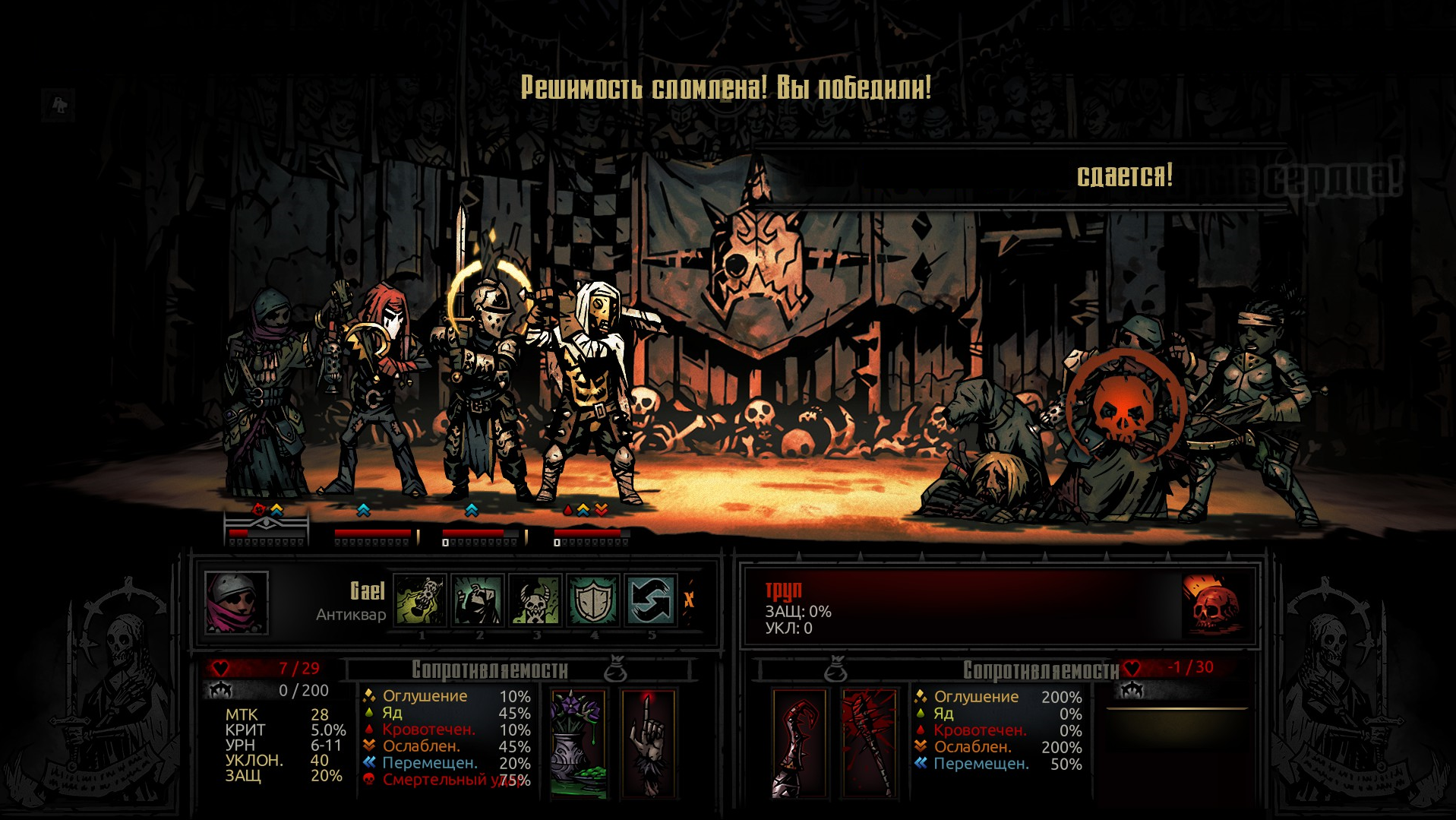Select the skull-with-green-gas skill icon
The width and height of the screenshot is (1456, 820).
(x=420, y=600)
